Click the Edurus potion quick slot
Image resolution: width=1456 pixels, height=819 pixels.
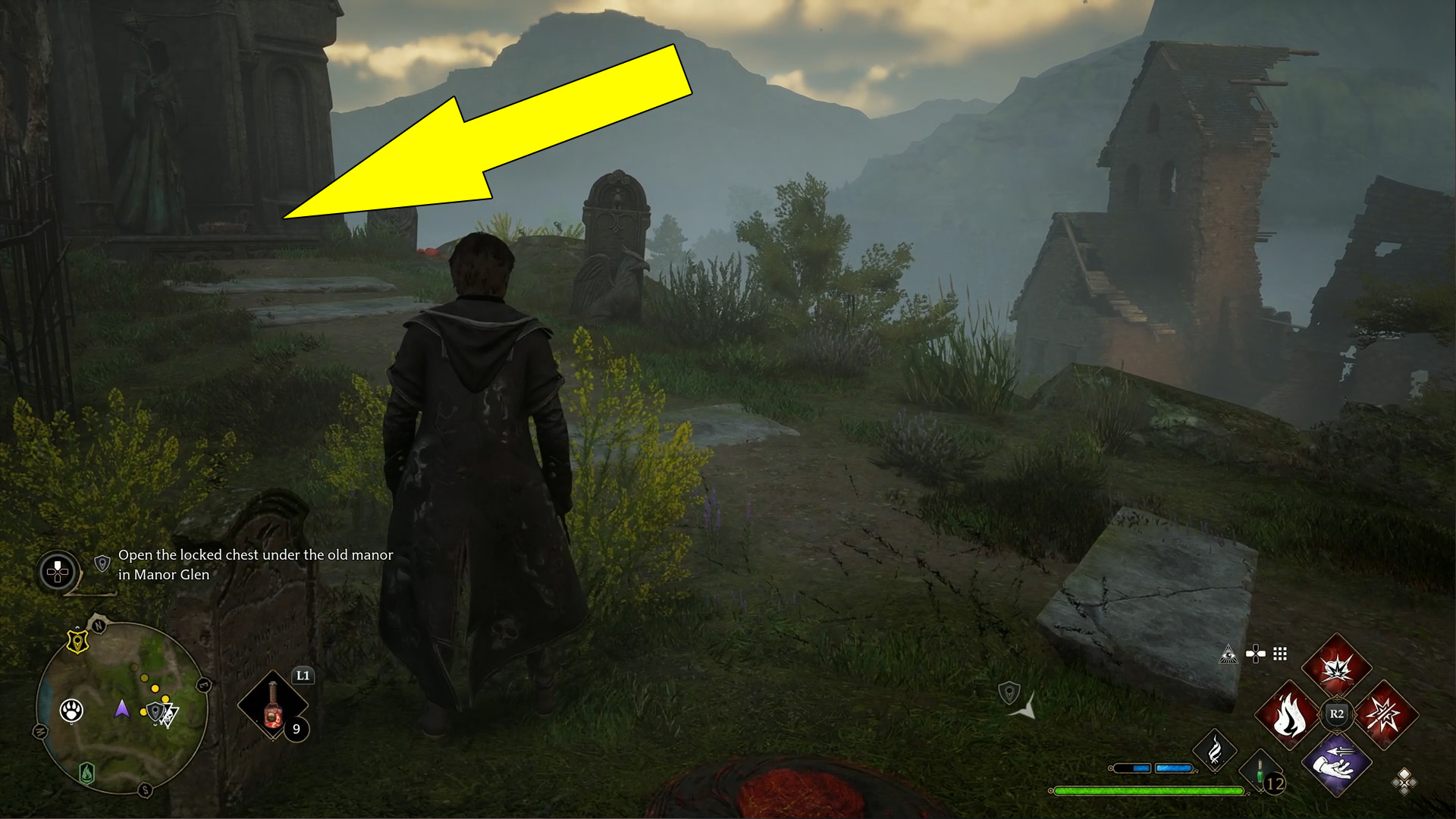pyautogui.click(x=1260, y=770)
